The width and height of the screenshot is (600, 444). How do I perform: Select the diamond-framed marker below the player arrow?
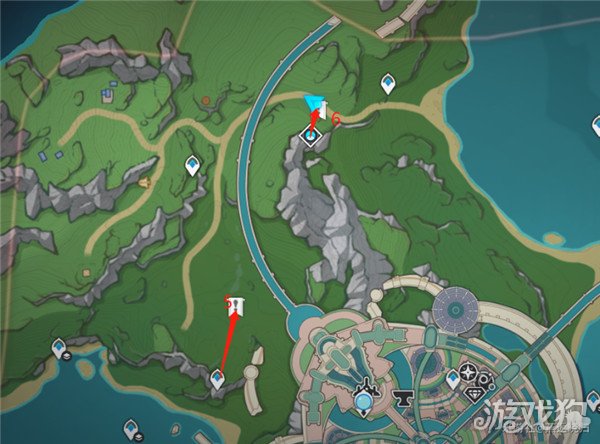click(312, 135)
